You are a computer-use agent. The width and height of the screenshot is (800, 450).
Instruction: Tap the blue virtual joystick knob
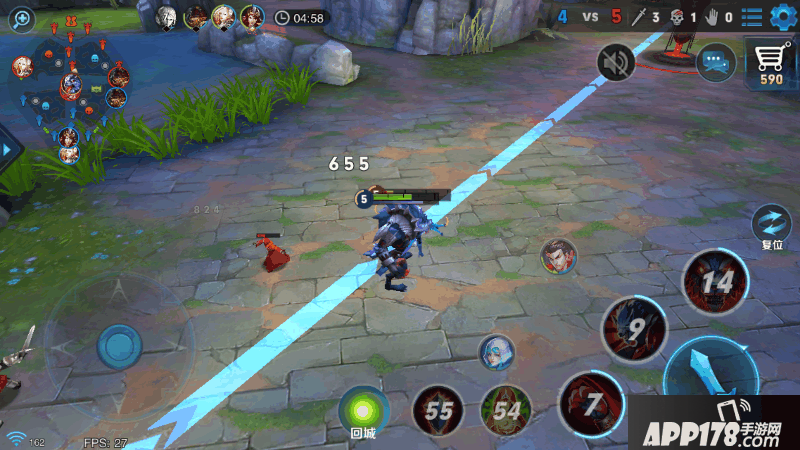click(x=119, y=346)
